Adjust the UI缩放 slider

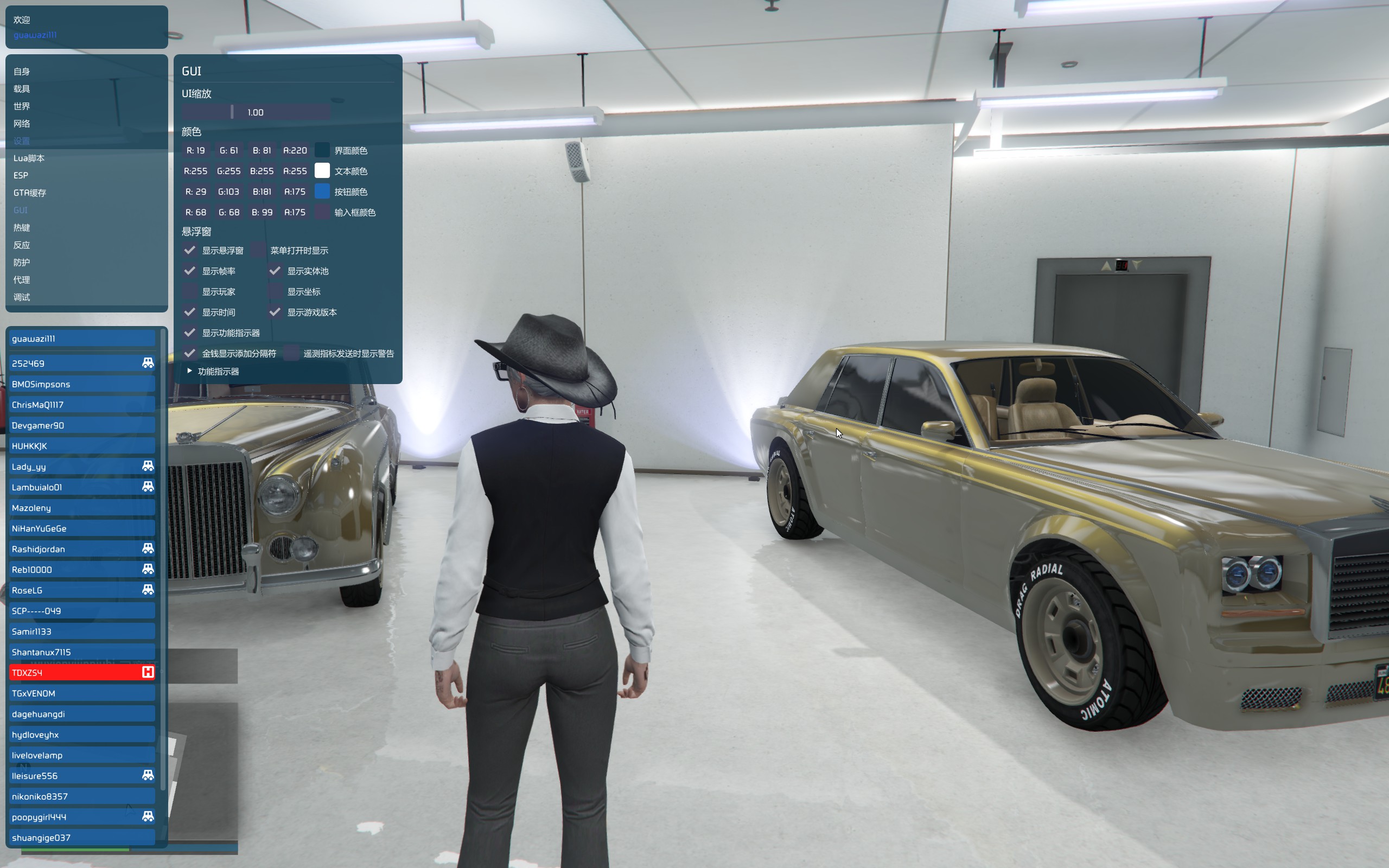tap(256, 112)
